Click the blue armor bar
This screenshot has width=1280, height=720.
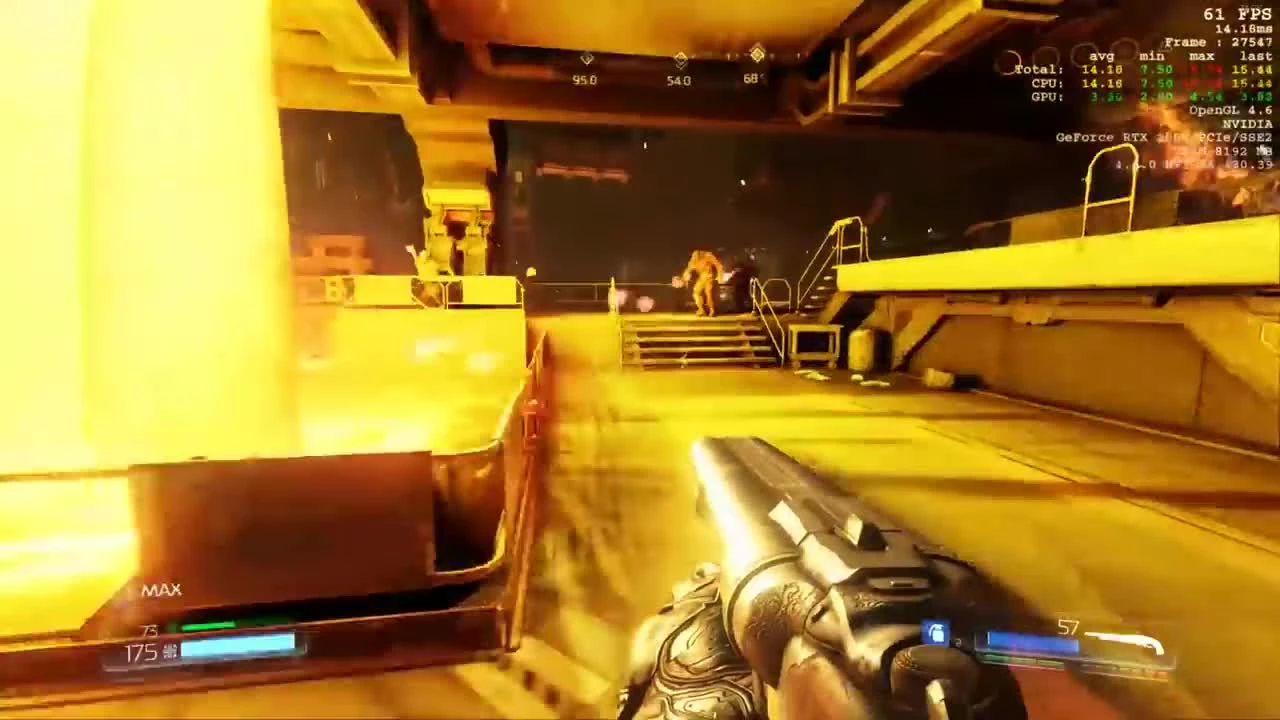tap(238, 646)
